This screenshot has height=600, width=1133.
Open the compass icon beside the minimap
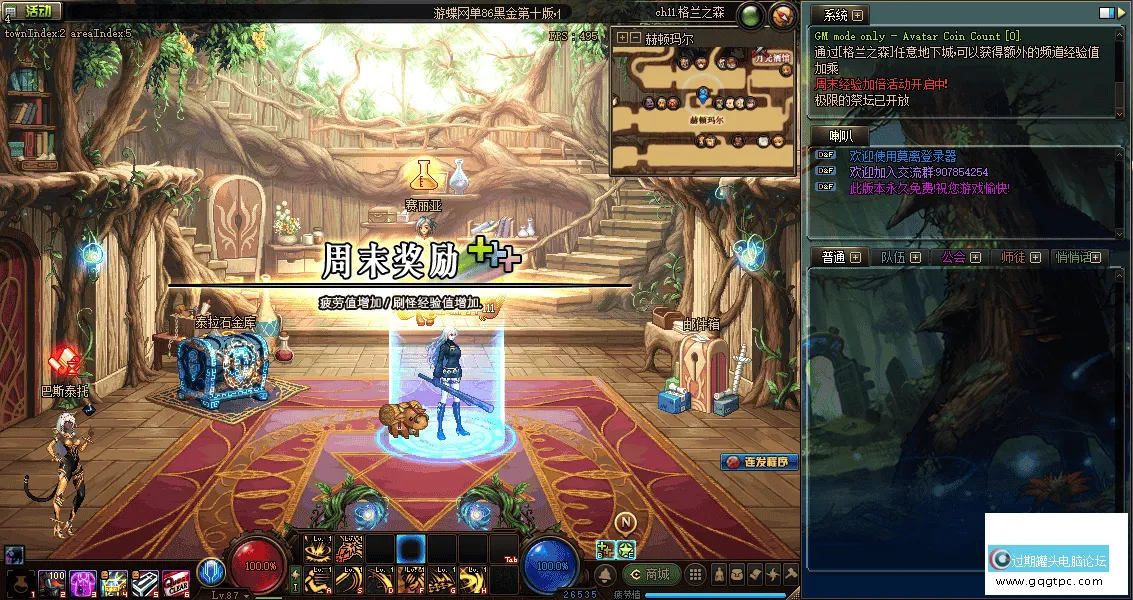(782, 15)
